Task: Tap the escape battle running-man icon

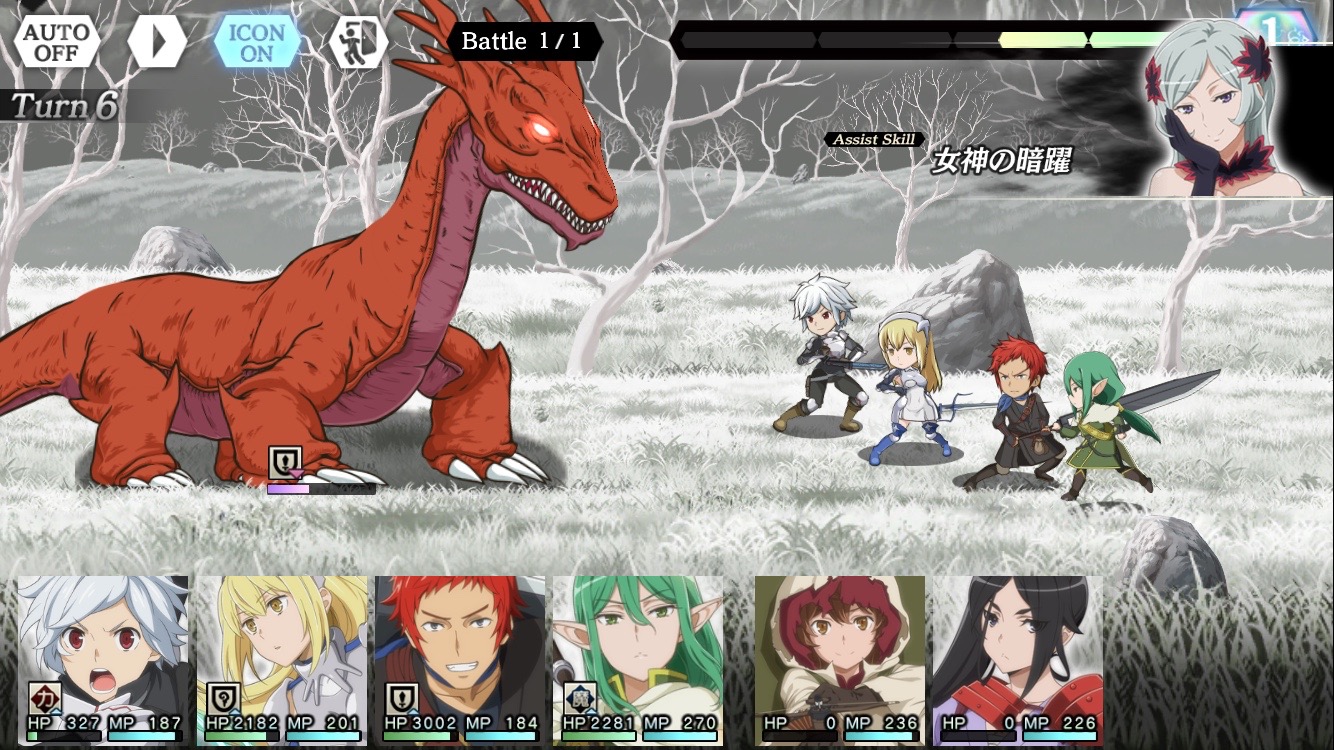Action: [358, 42]
